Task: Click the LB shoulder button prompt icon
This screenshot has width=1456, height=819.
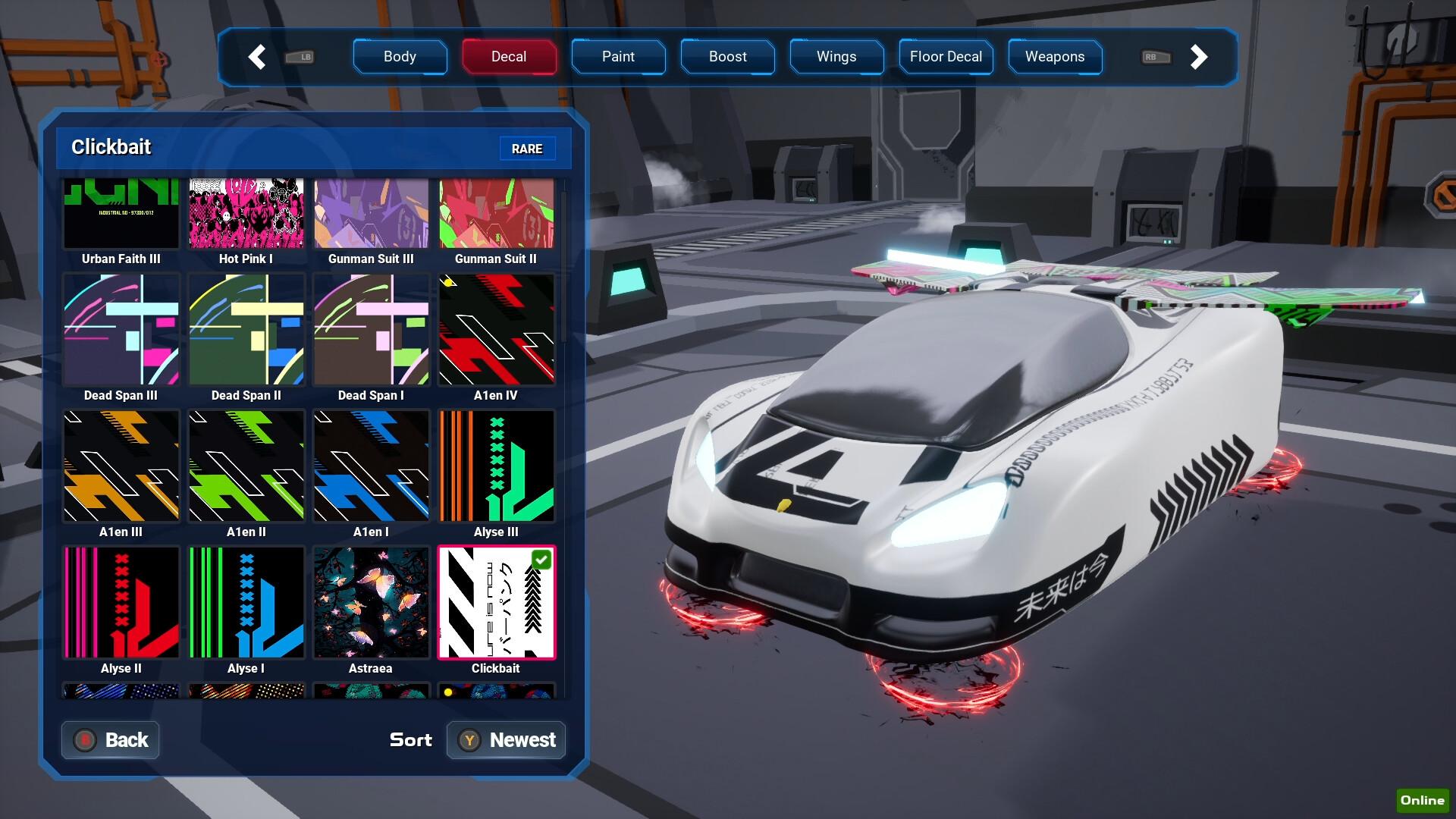Action: click(x=300, y=57)
